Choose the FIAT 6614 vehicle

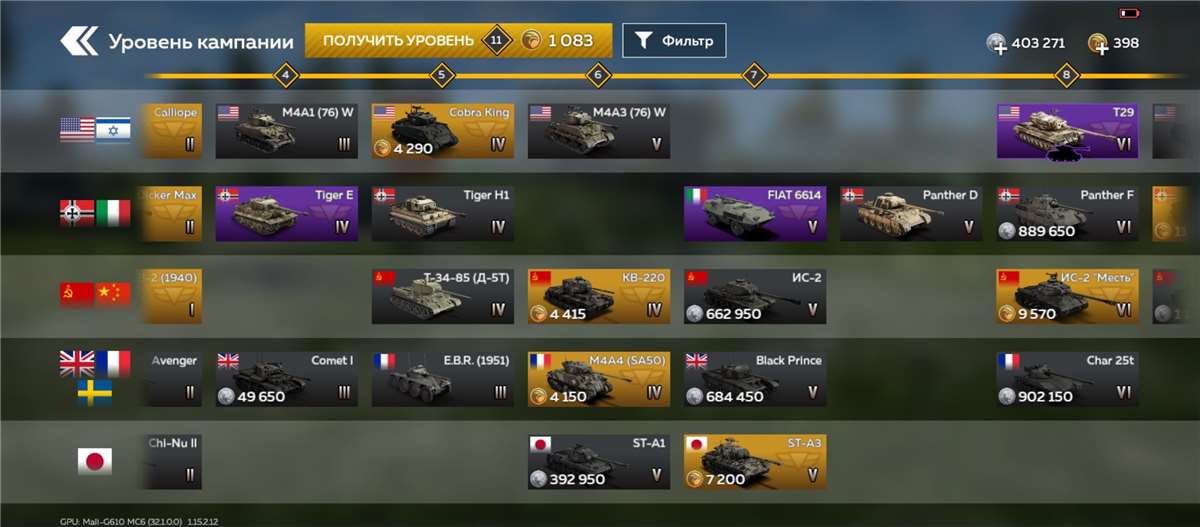[754, 212]
